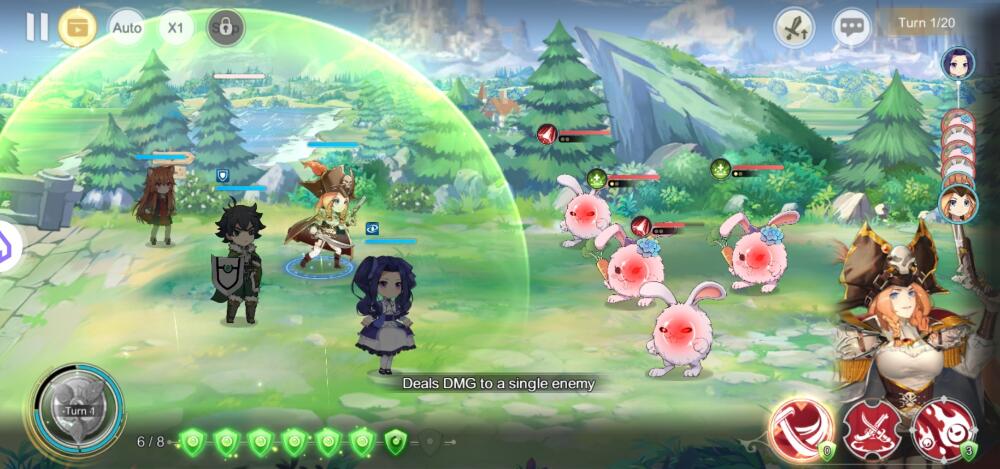Image resolution: width=1000 pixels, height=469 pixels.
Task: Open the yellow video replay button
Action: 77,27
